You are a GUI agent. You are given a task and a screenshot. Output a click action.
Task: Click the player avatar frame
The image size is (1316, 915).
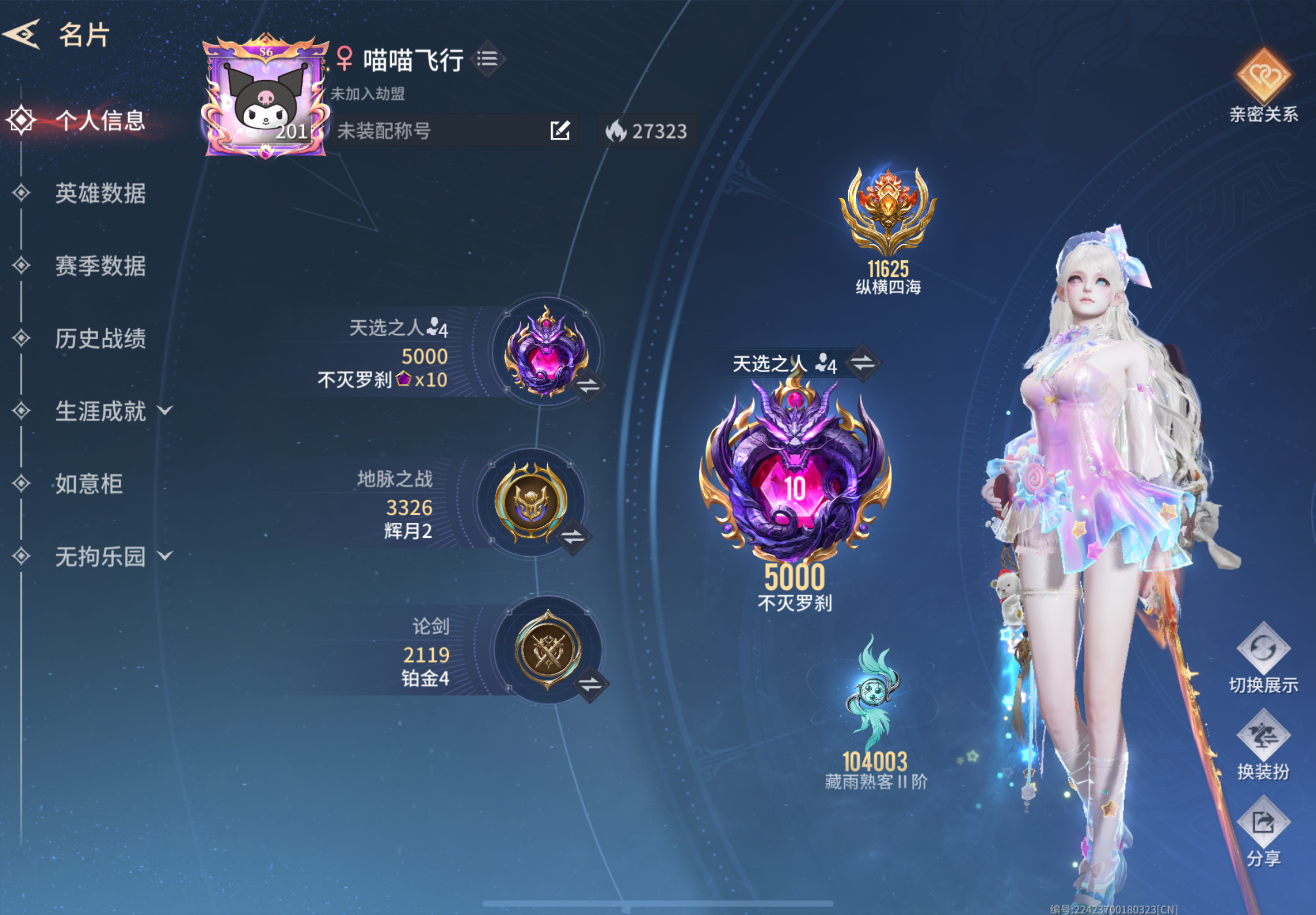(264, 103)
